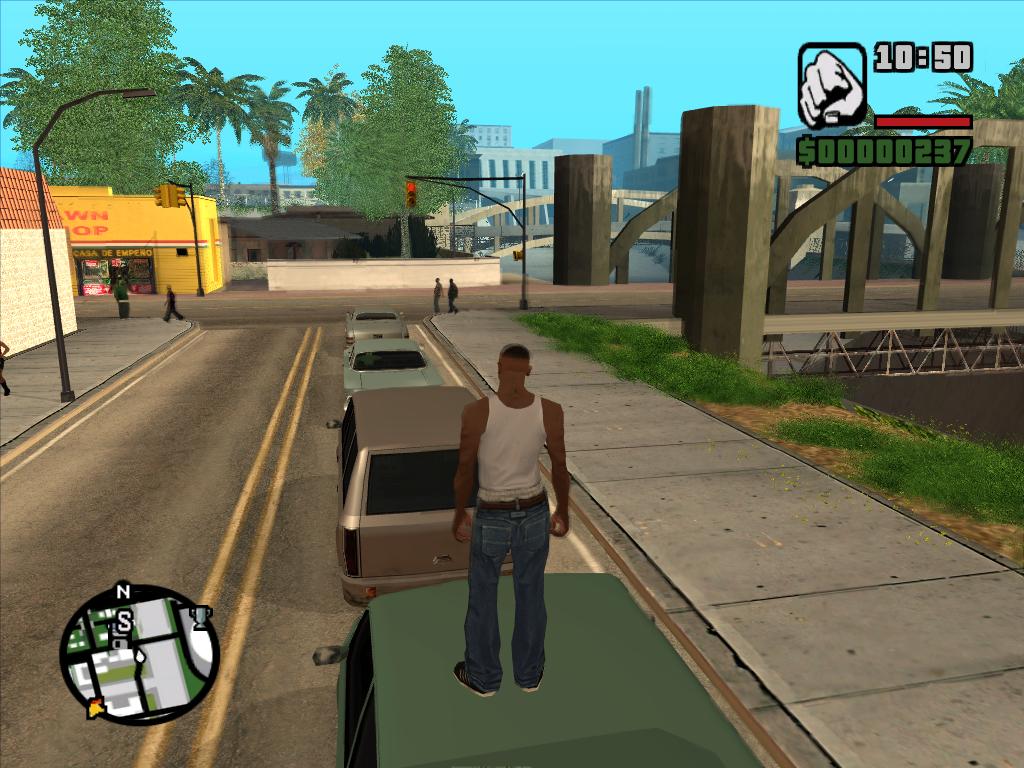Image resolution: width=1024 pixels, height=768 pixels.
Task: Click the trophy blip on the radar
Action: 201,616
